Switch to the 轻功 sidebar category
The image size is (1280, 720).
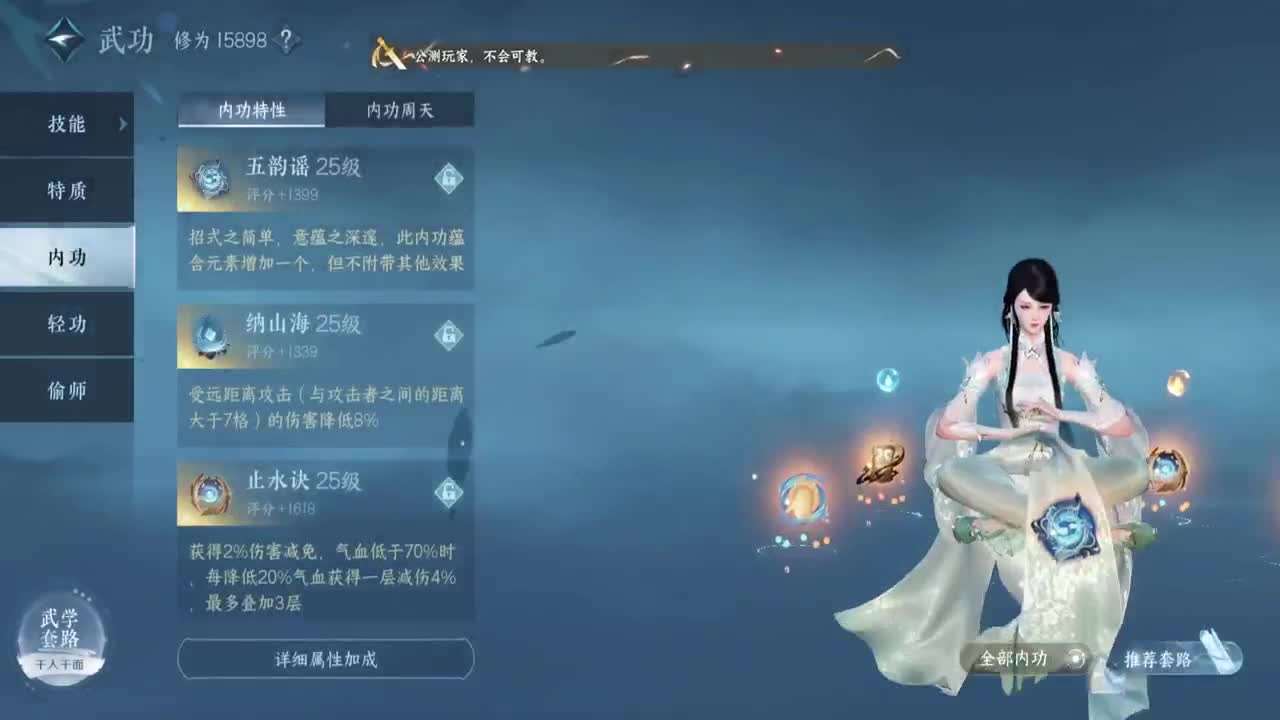coord(66,324)
